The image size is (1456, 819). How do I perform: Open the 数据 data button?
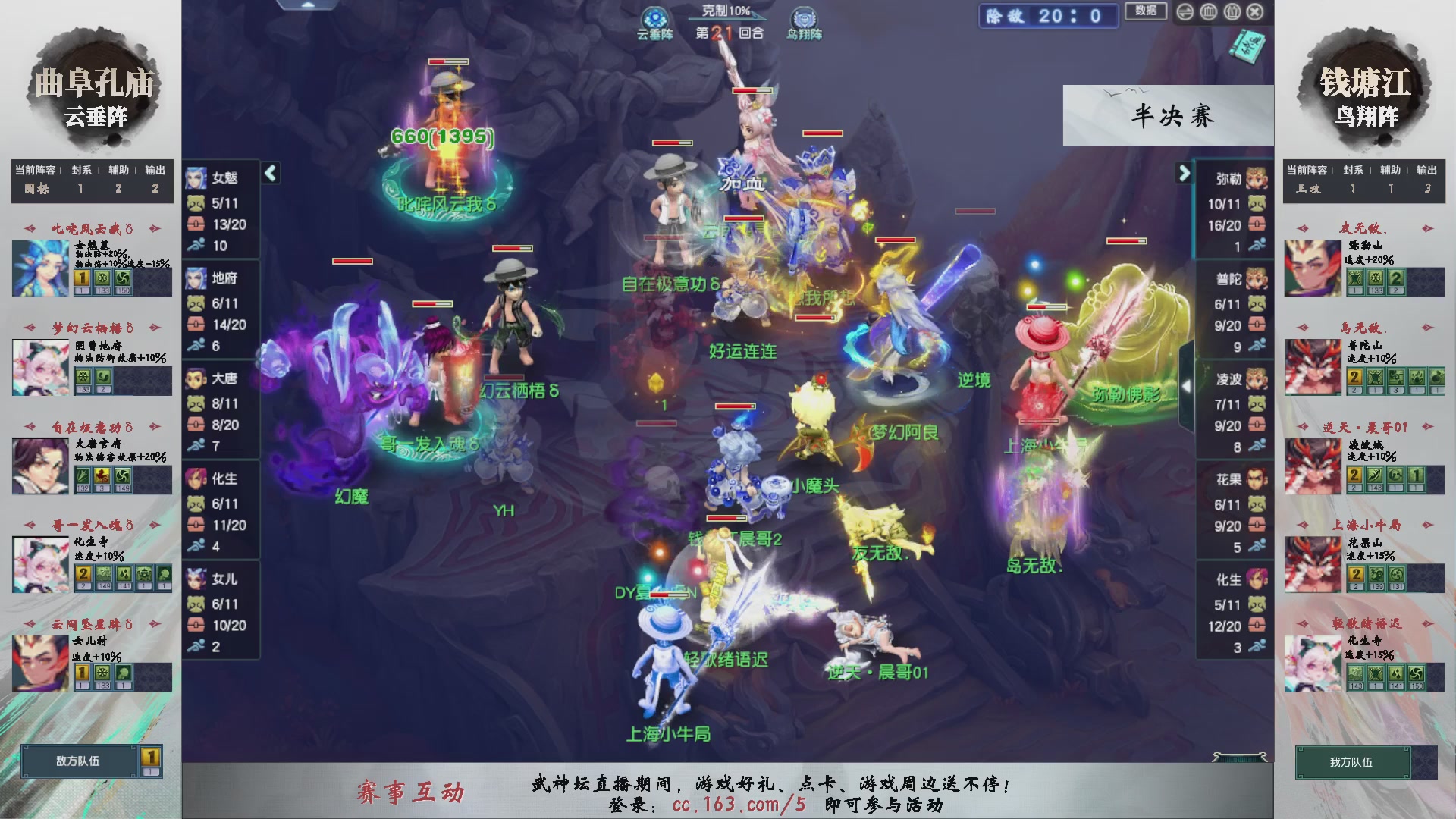pyautogui.click(x=1144, y=10)
